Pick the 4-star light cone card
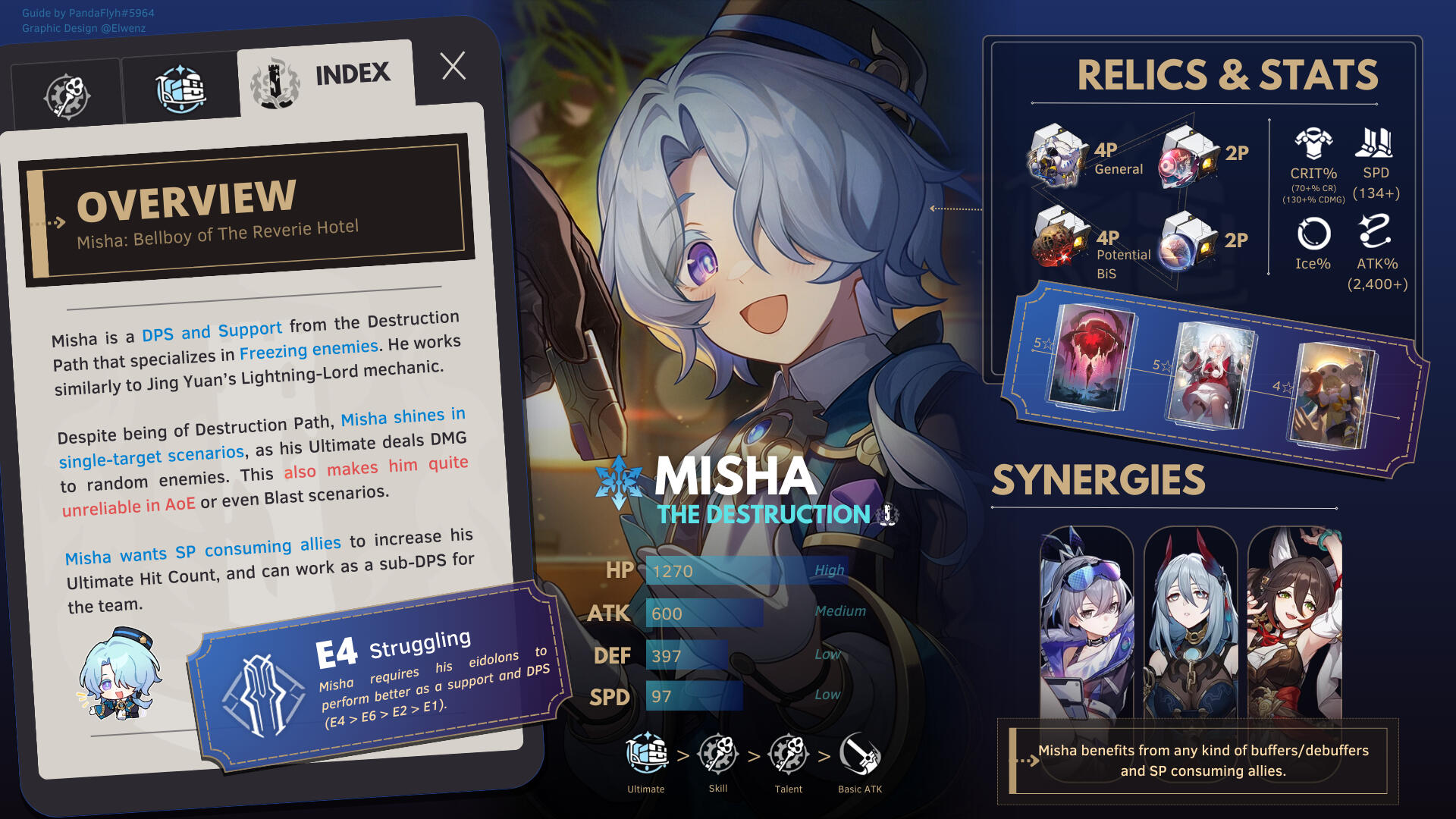The width and height of the screenshot is (1456, 819). [x=1335, y=395]
